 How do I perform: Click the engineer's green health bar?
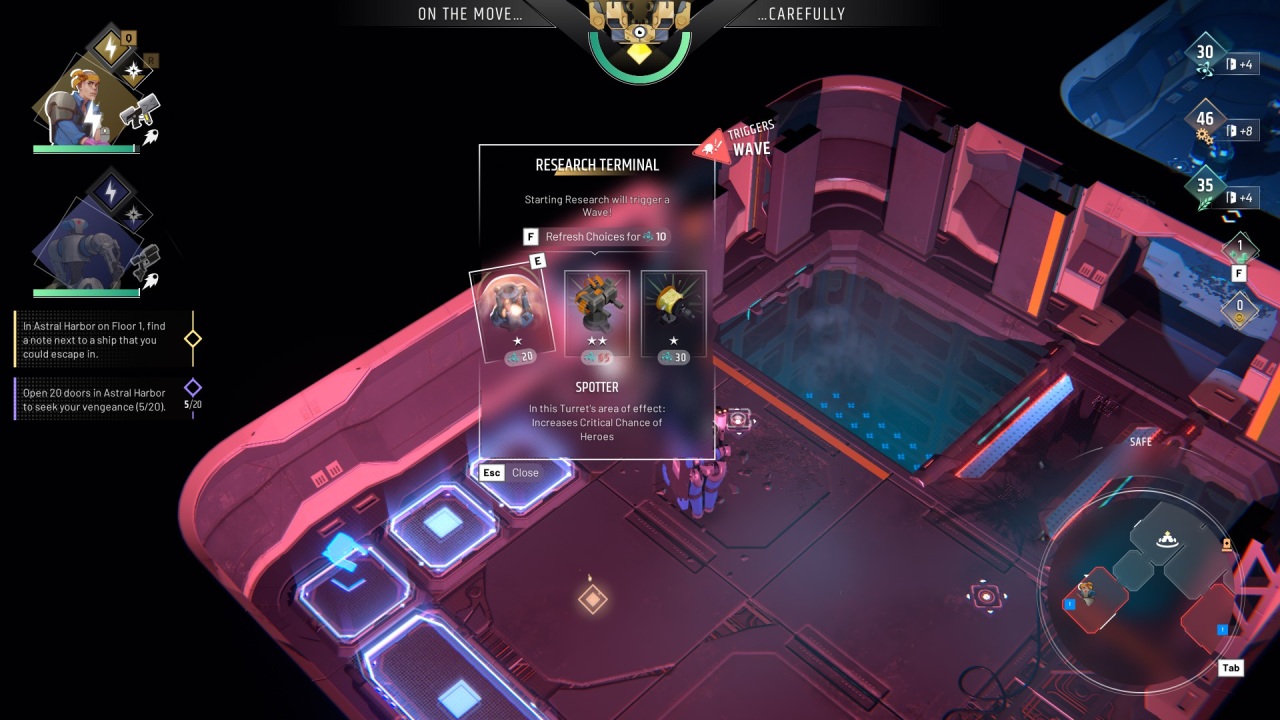pos(85,146)
